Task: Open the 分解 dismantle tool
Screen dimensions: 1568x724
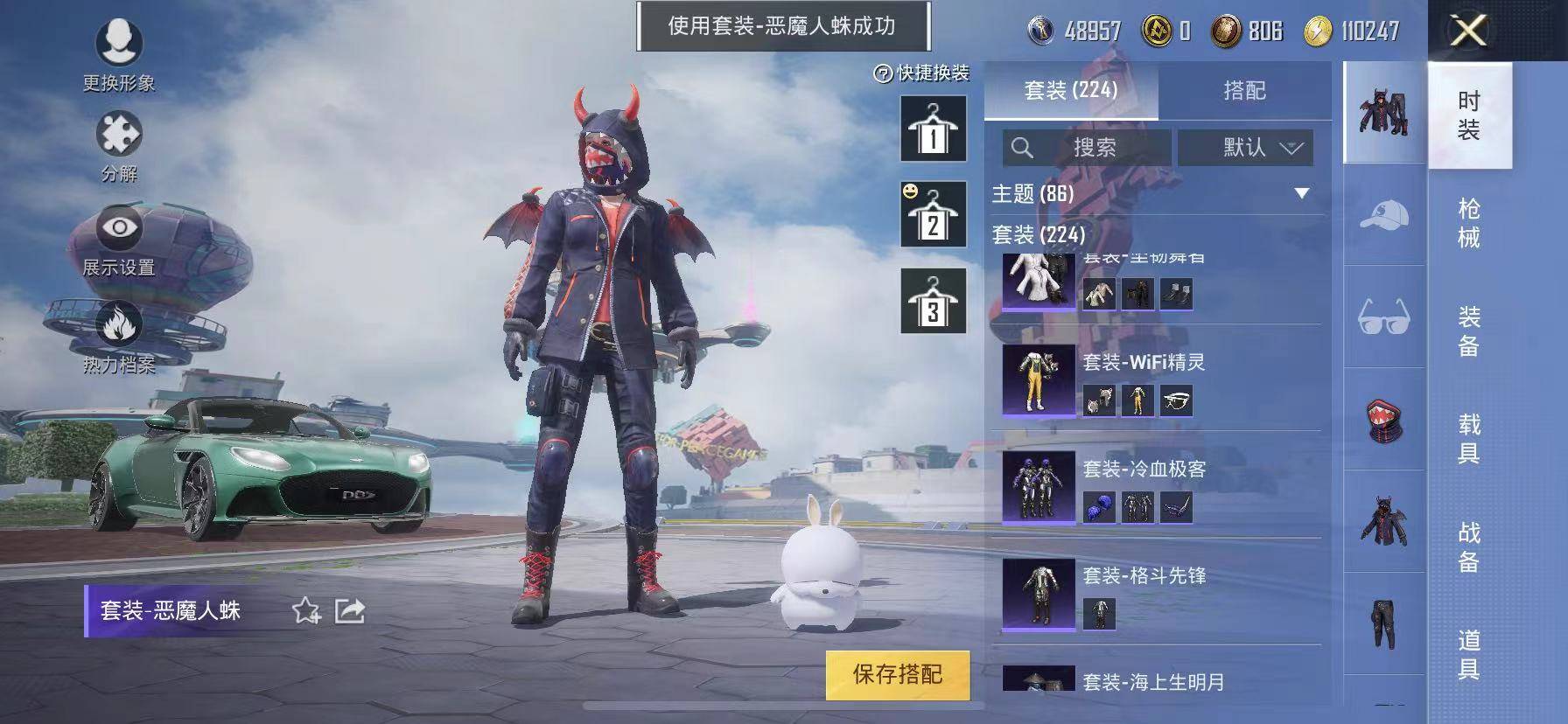Action: (x=121, y=136)
